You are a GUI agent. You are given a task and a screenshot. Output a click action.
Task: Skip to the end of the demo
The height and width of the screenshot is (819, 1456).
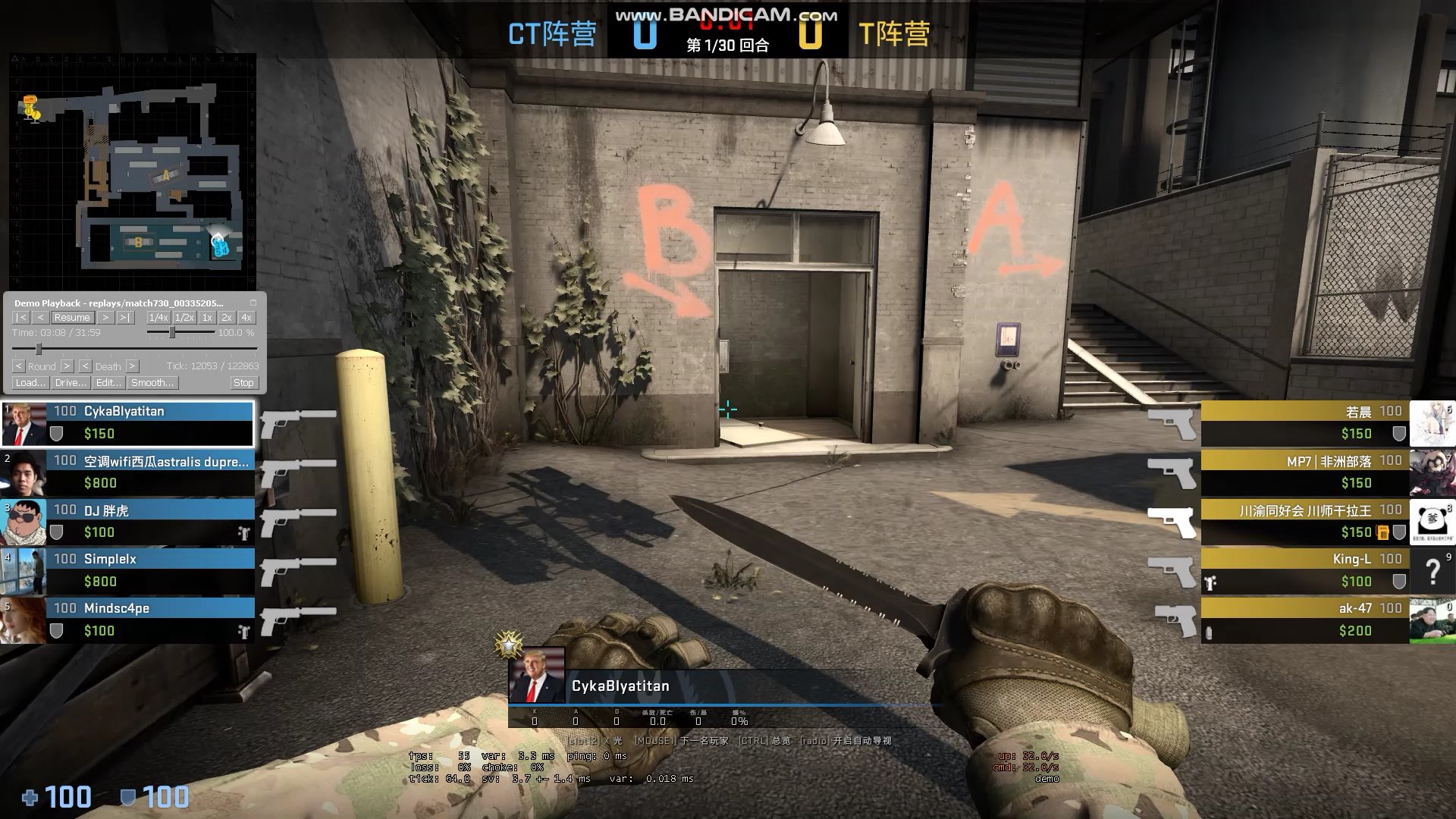point(125,318)
